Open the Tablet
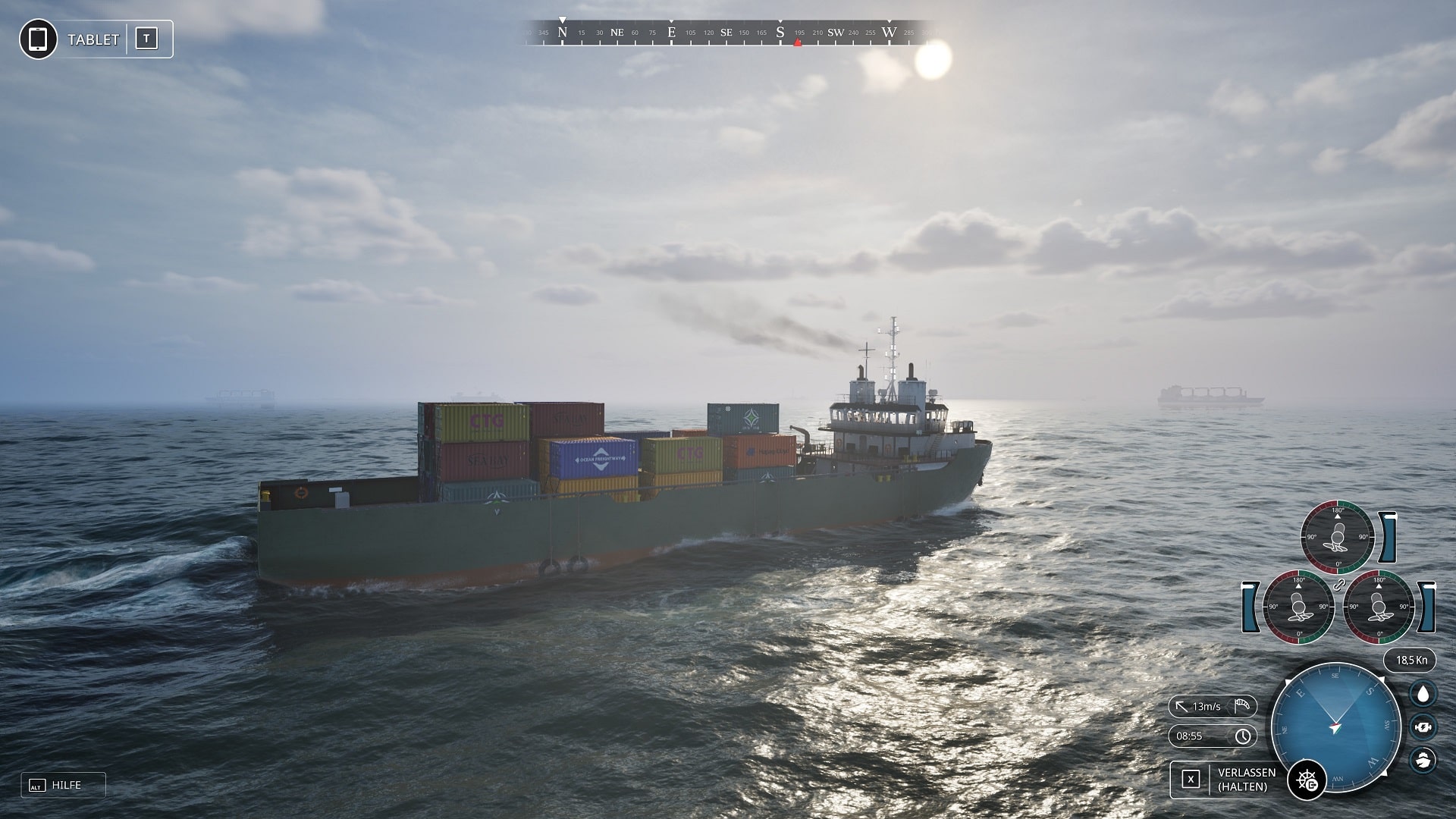Viewport: 1456px width, 819px height. 96,39
